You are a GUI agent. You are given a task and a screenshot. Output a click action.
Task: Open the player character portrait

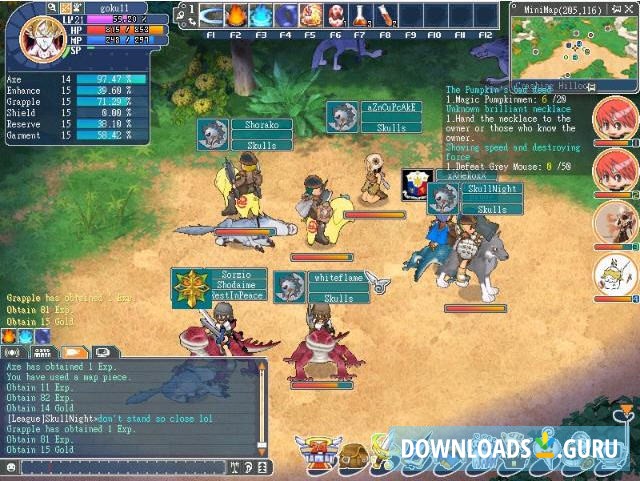(37, 37)
